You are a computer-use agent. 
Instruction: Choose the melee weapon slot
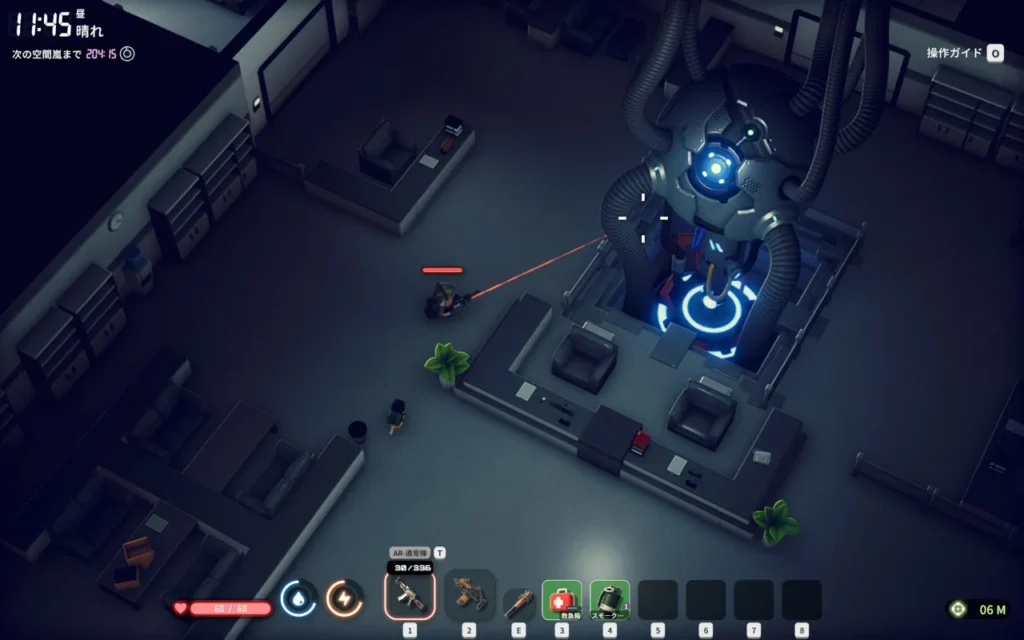point(518,602)
